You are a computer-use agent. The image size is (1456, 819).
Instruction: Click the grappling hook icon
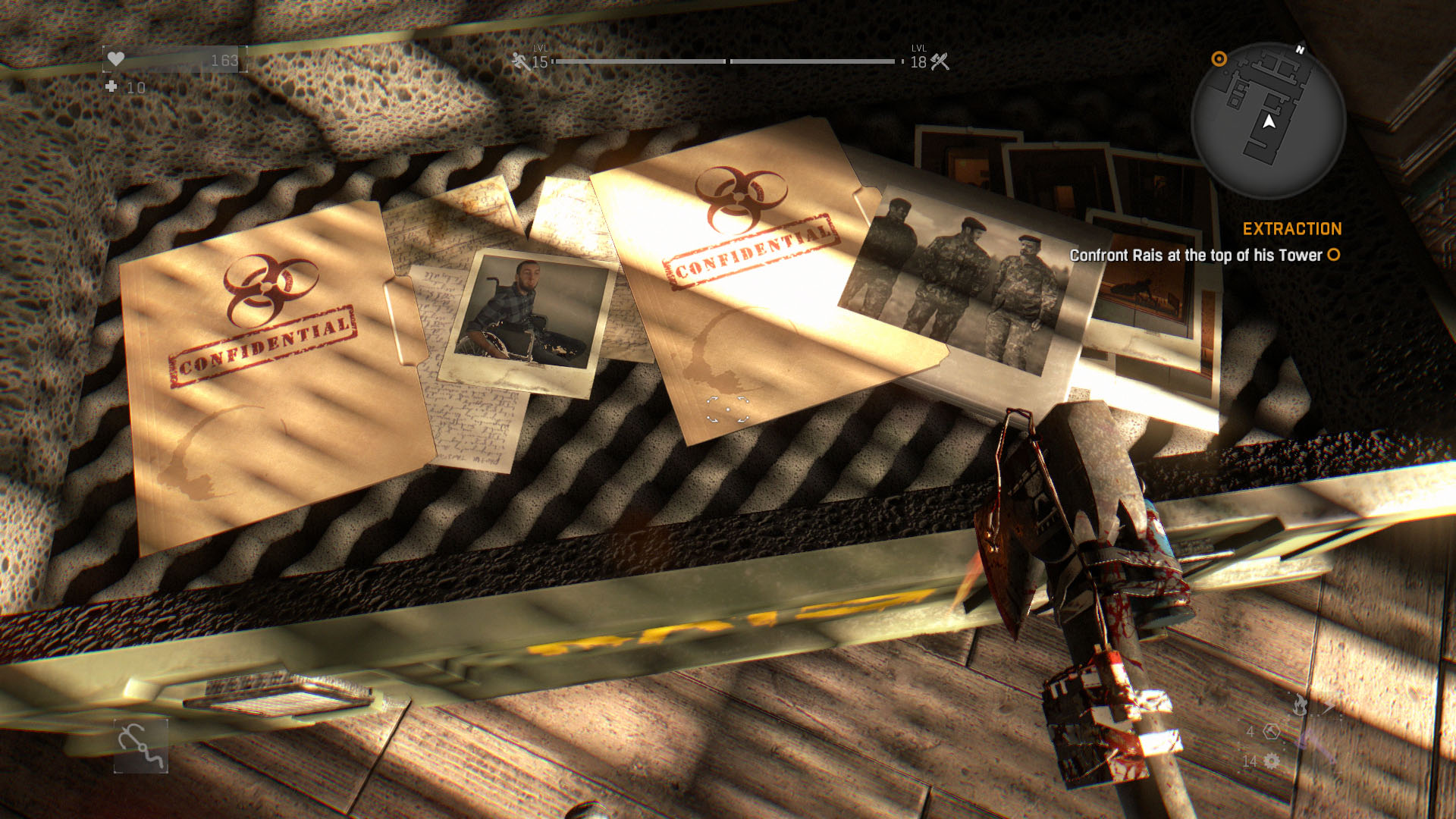[141, 746]
